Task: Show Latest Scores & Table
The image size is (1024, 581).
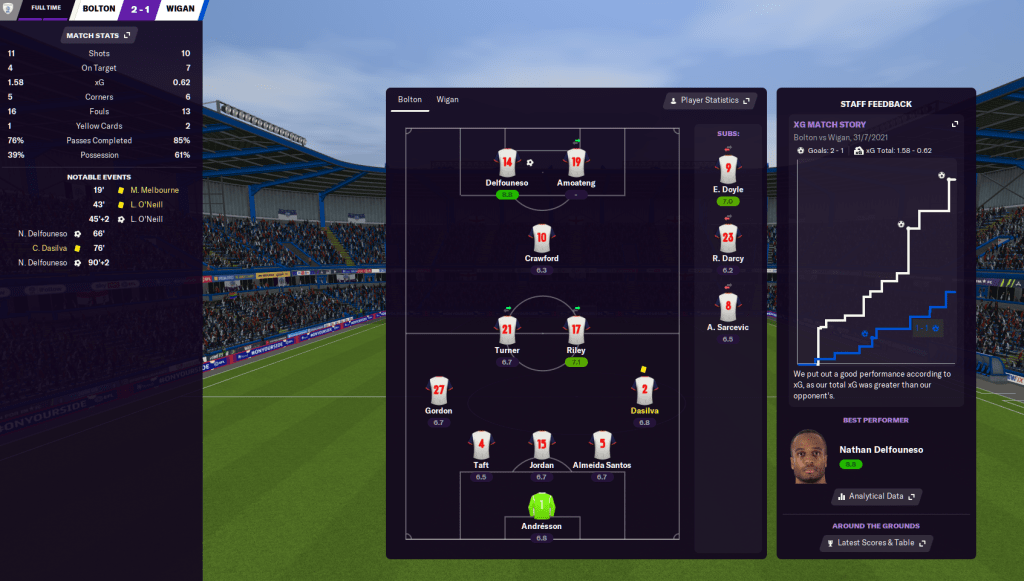Action: tap(875, 543)
